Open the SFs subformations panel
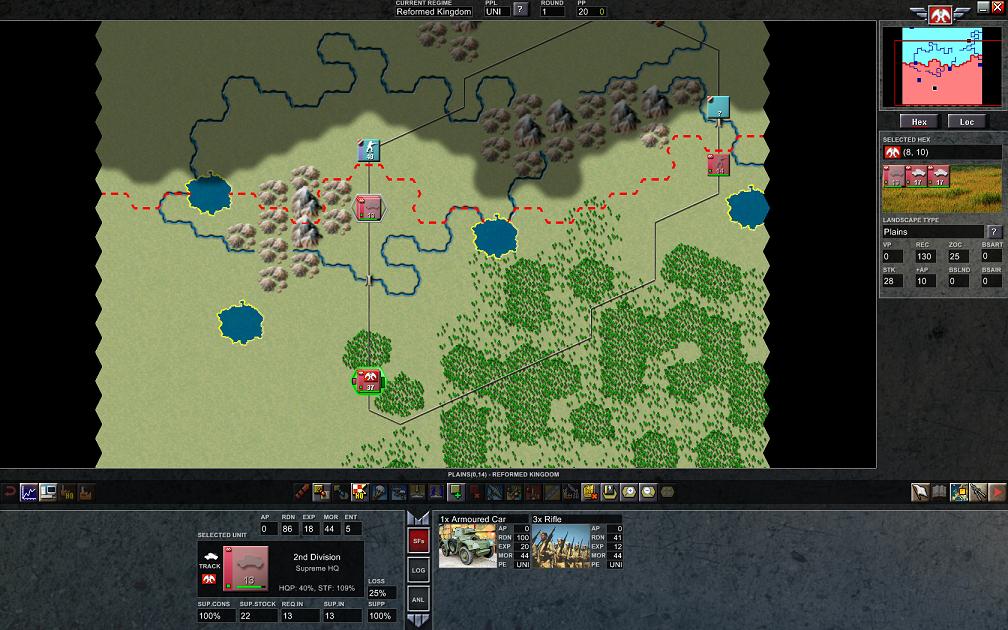The width and height of the screenshot is (1008, 630). pos(419,541)
